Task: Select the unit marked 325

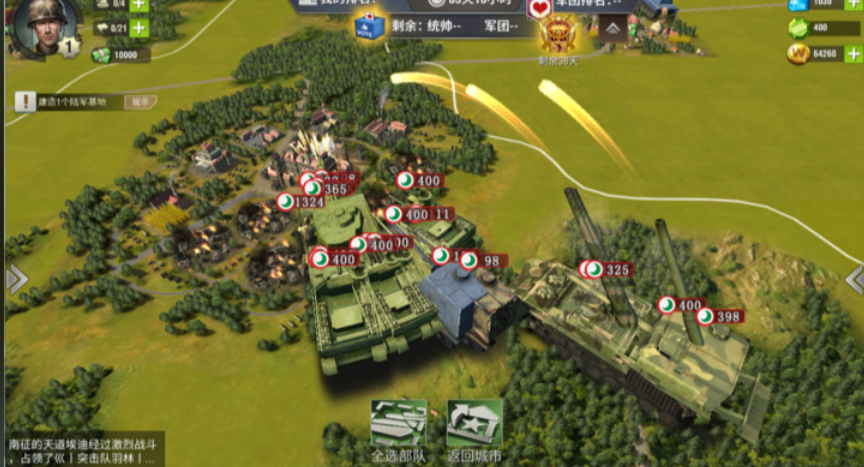Action: point(609,270)
